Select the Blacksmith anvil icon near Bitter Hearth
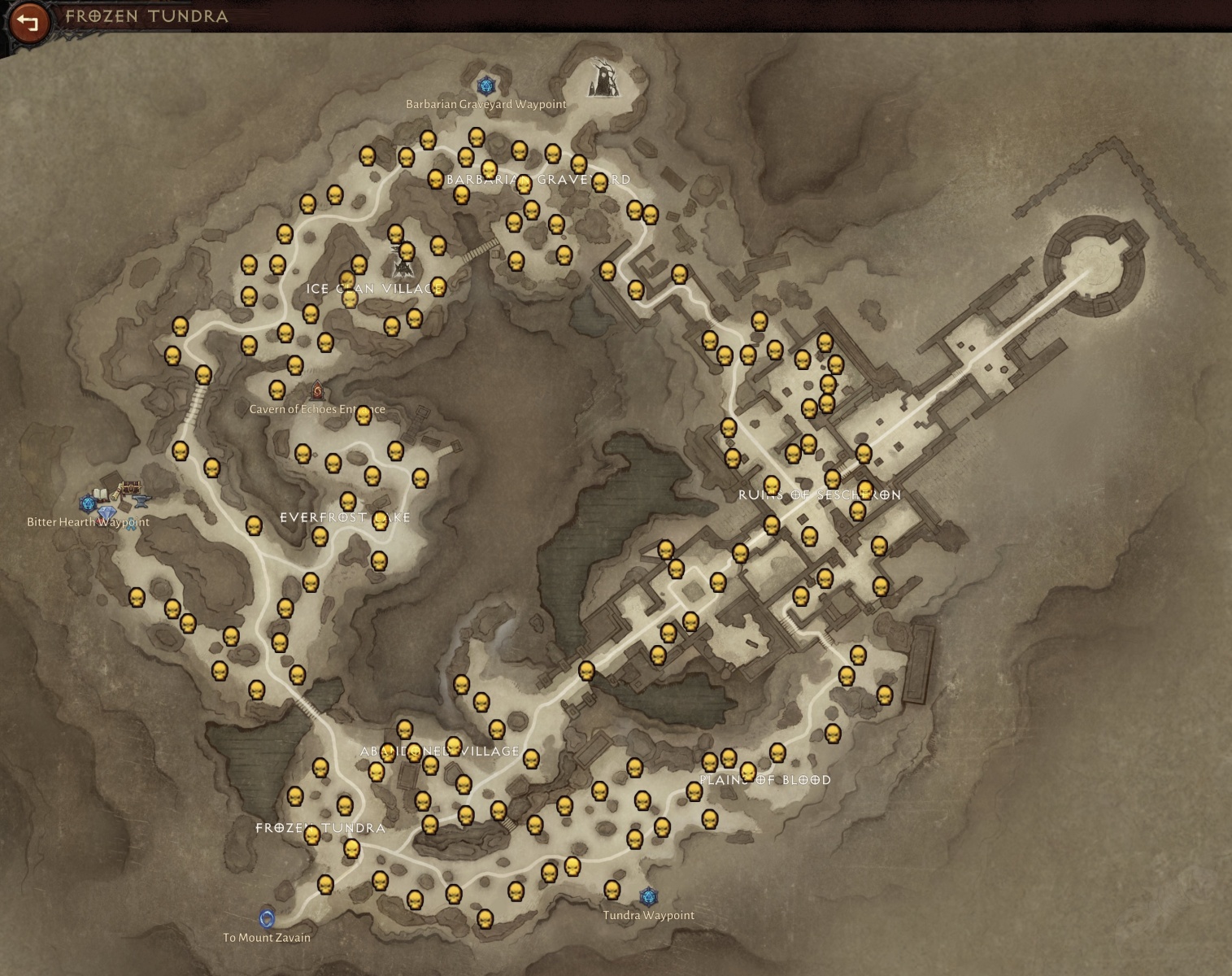 click(x=141, y=501)
